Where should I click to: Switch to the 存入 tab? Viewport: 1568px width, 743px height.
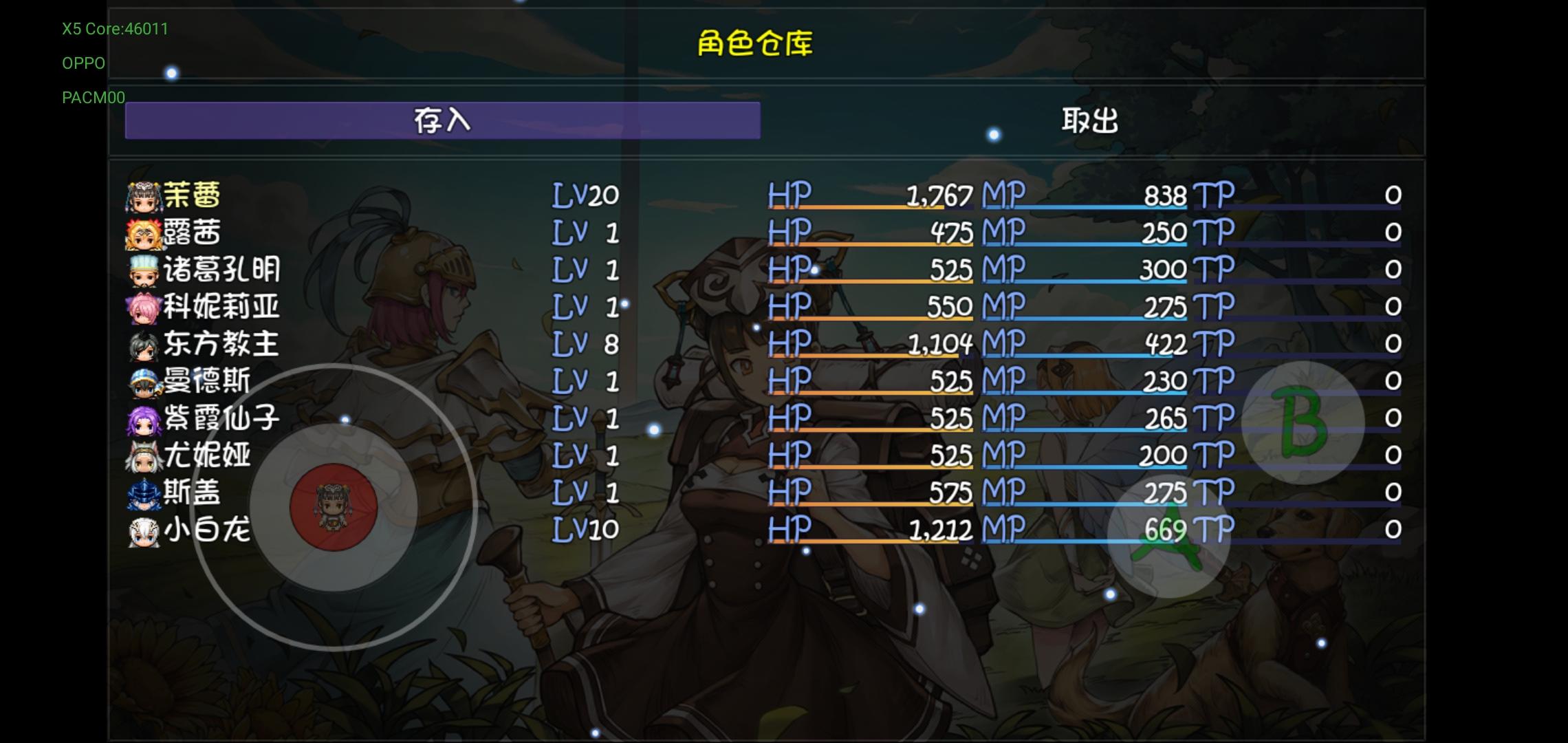click(x=442, y=120)
